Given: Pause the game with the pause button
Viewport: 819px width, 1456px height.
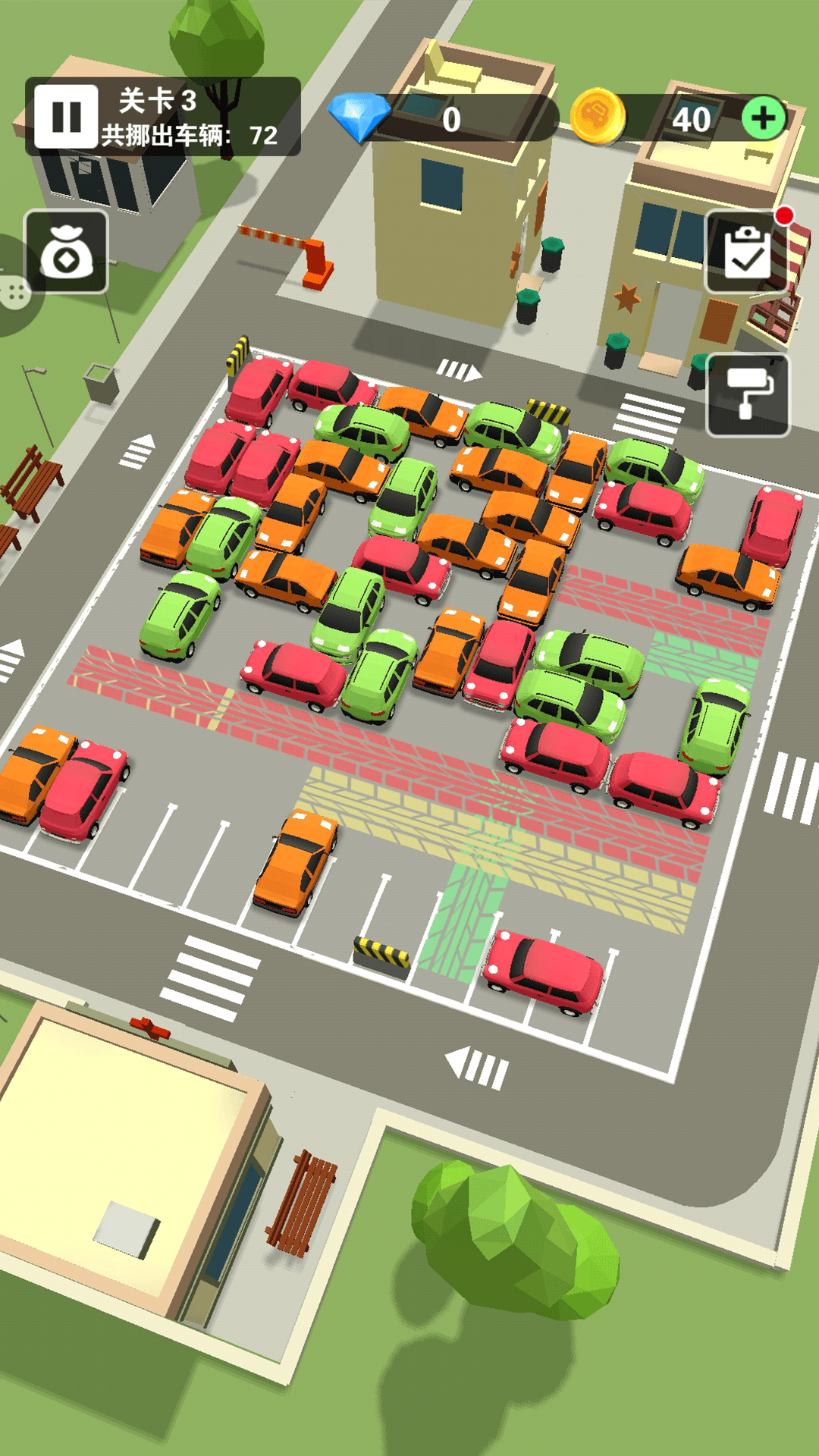Looking at the screenshot, I should (x=66, y=117).
